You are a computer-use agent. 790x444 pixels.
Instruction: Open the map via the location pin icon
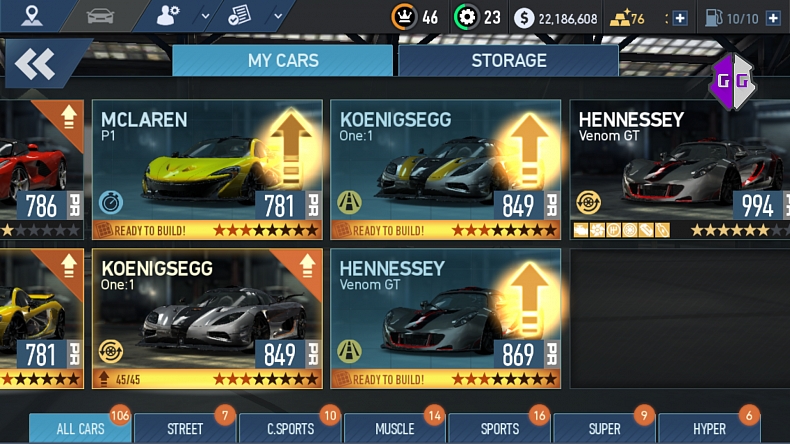click(x=33, y=16)
